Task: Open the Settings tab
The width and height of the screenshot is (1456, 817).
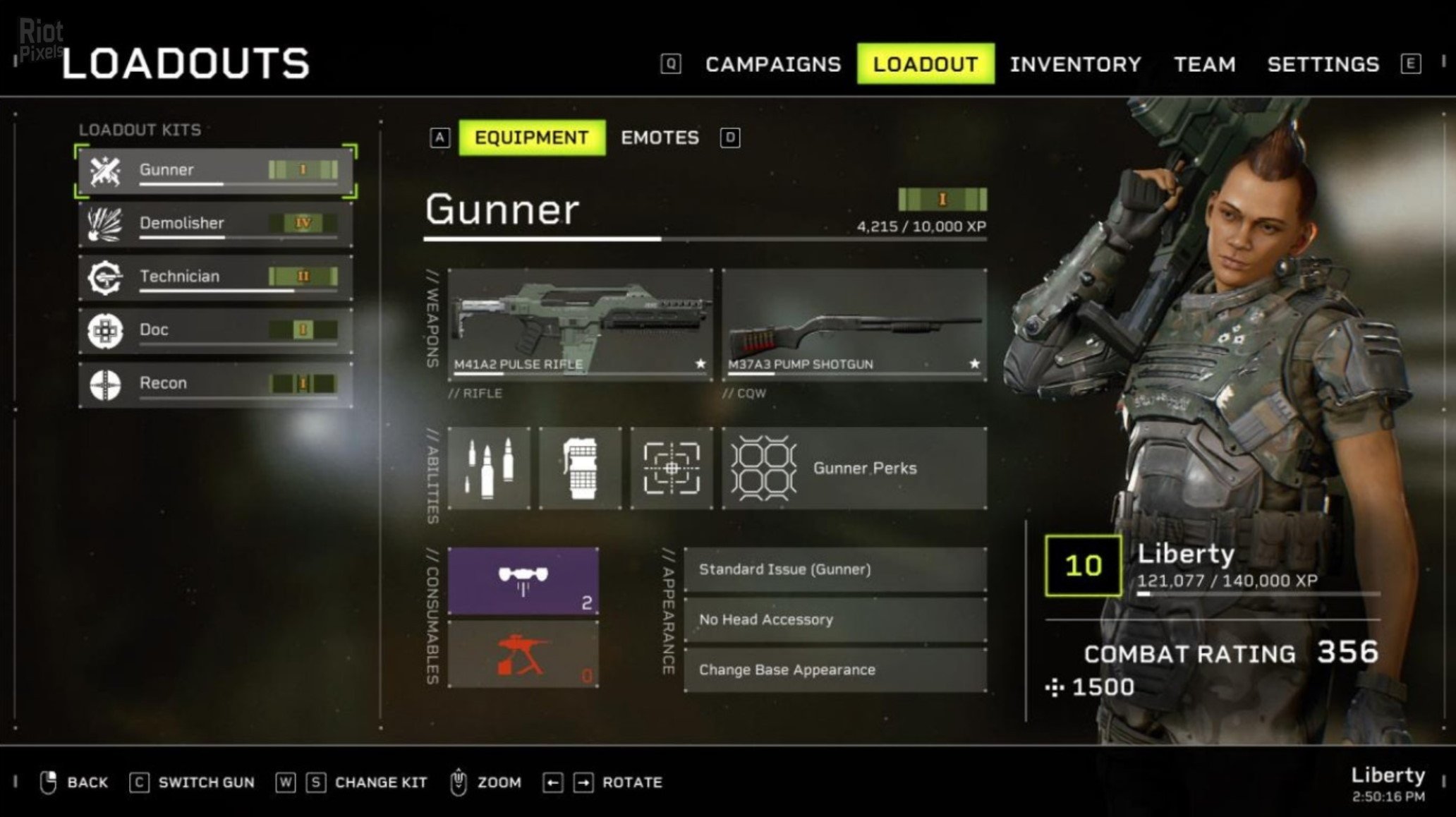Action: (1323, 64)
